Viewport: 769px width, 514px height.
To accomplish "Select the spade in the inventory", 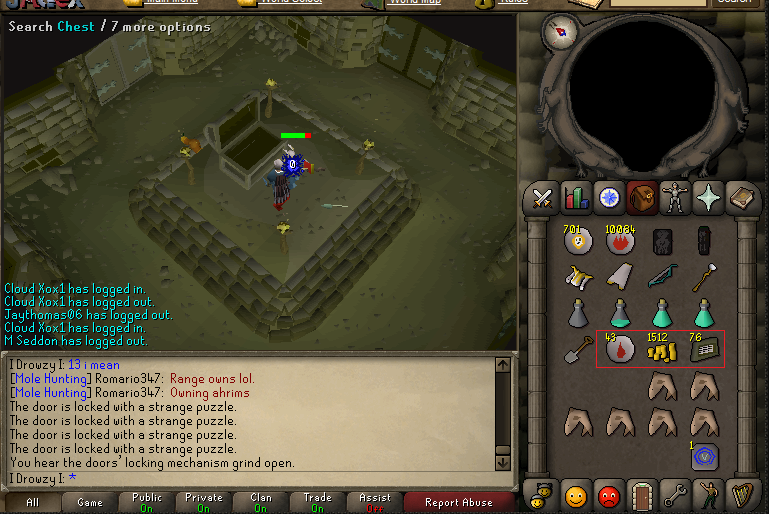I will coord(578,349).
